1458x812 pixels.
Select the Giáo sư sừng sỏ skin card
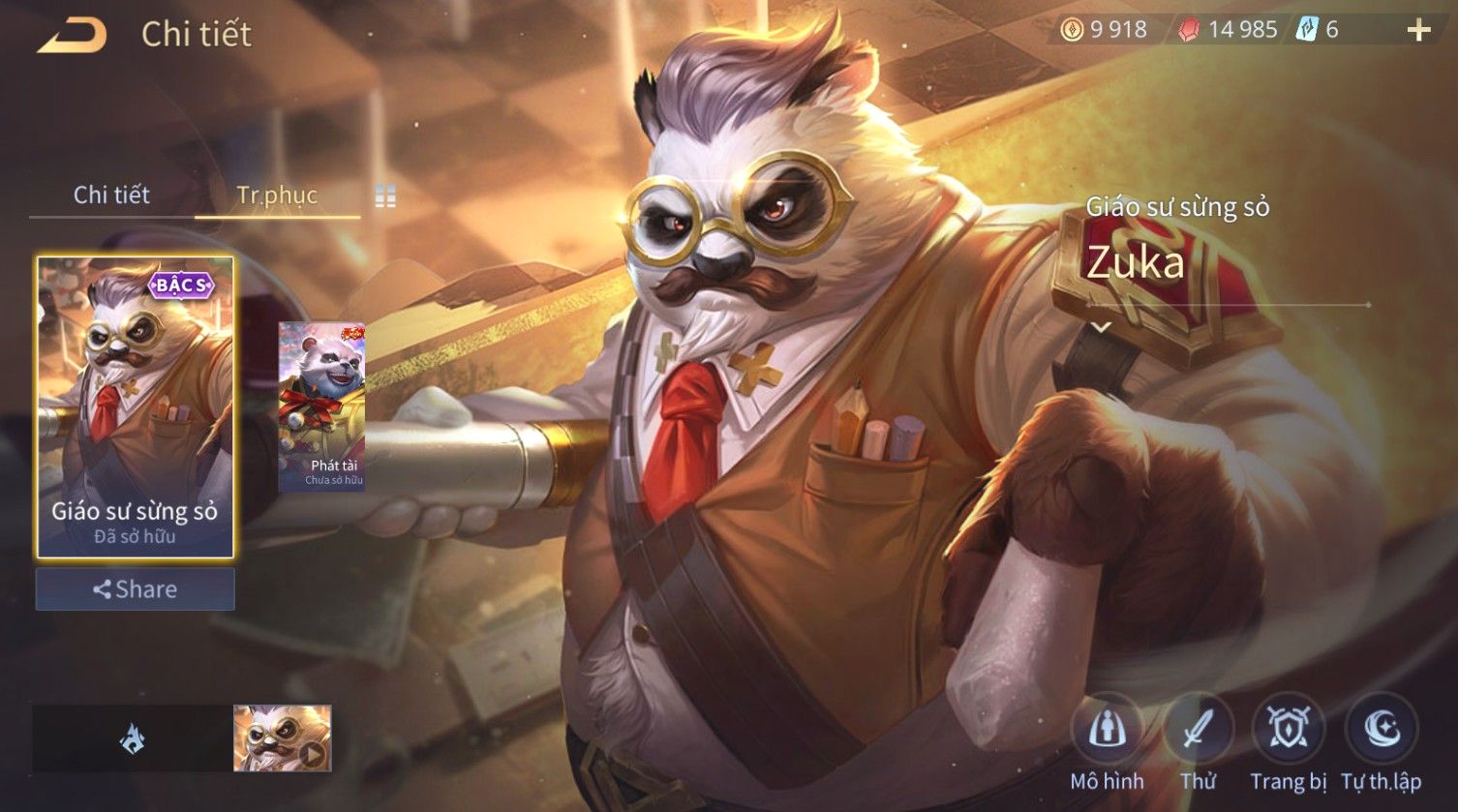(135, 406)
